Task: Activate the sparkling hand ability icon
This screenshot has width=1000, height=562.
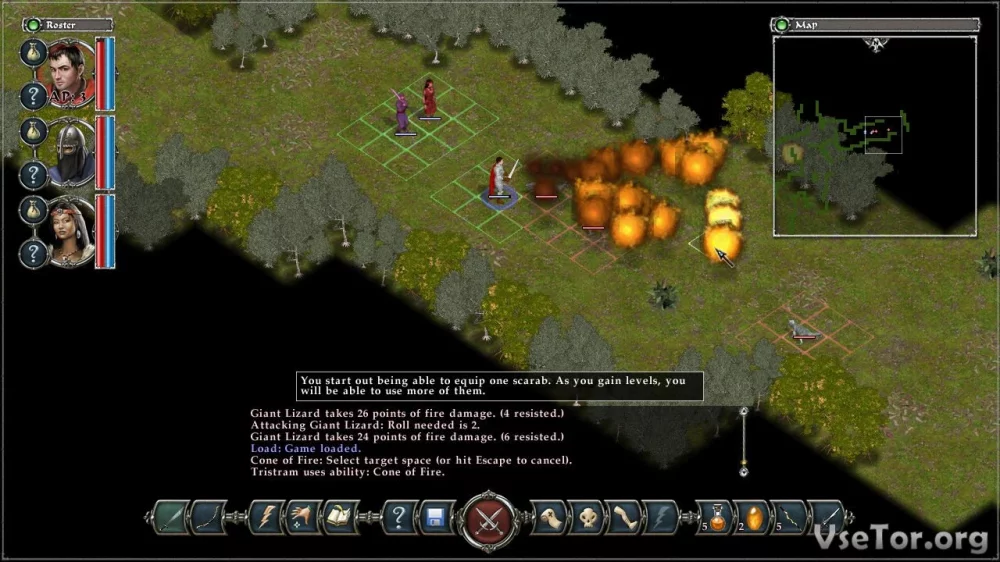Action: coord(304,517)
